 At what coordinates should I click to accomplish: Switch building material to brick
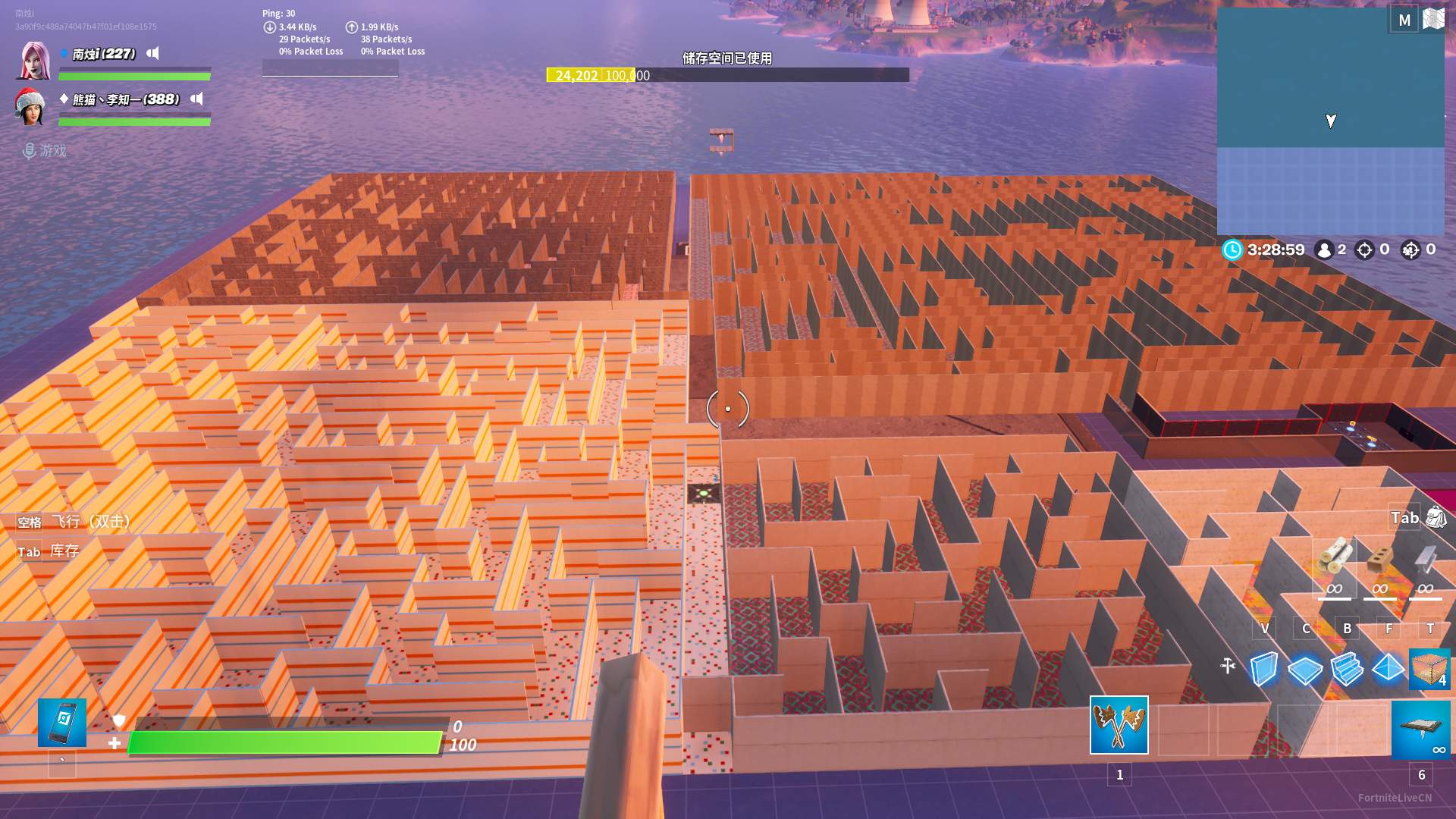point(1379,560)
